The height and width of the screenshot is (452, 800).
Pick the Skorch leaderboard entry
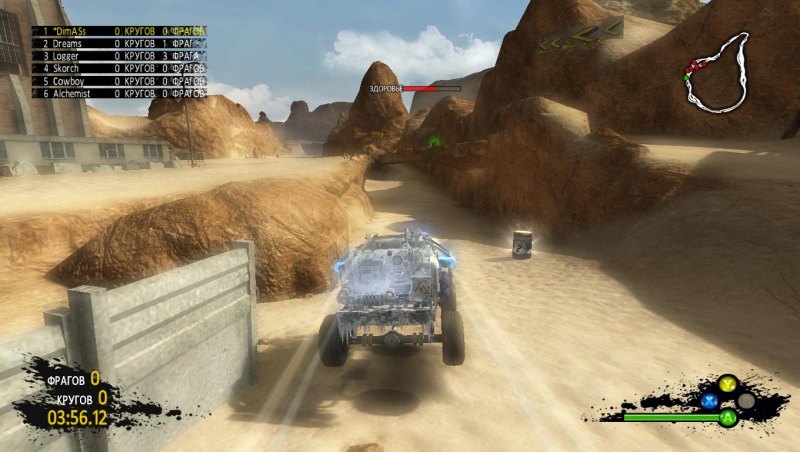[x=120, y=68]
